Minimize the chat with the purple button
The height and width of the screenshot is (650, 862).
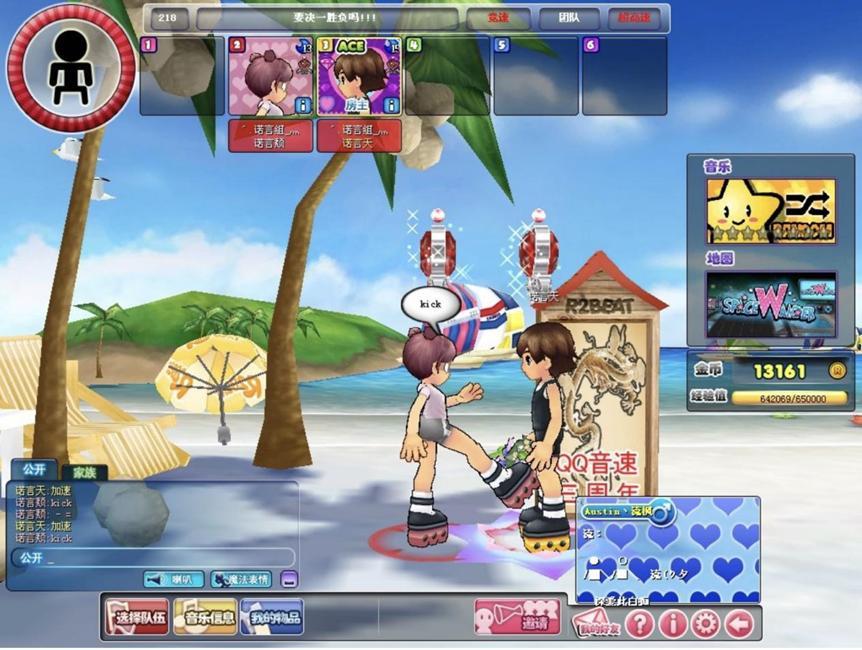[x=288, y=579]
